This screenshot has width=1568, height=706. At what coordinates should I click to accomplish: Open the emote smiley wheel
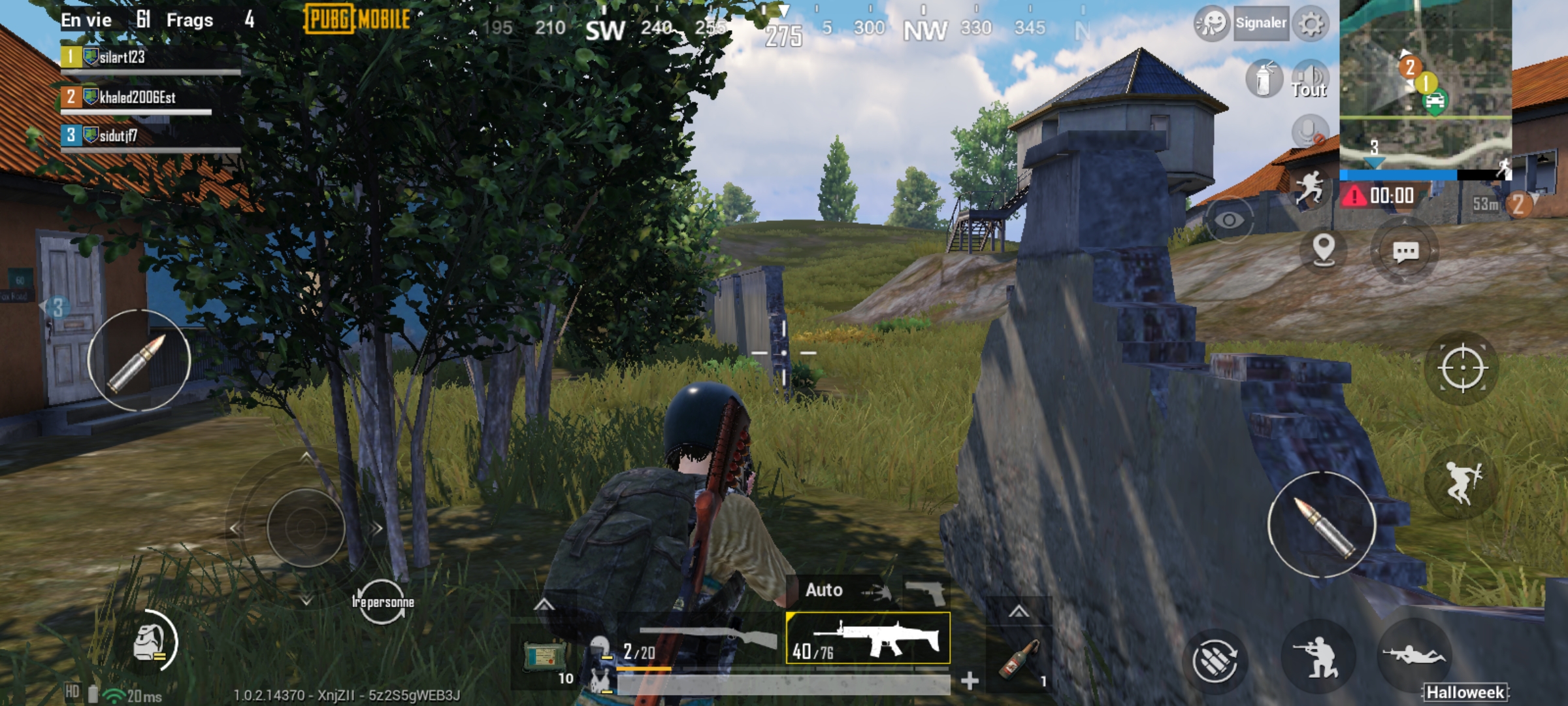click(x=1211, y=24)
